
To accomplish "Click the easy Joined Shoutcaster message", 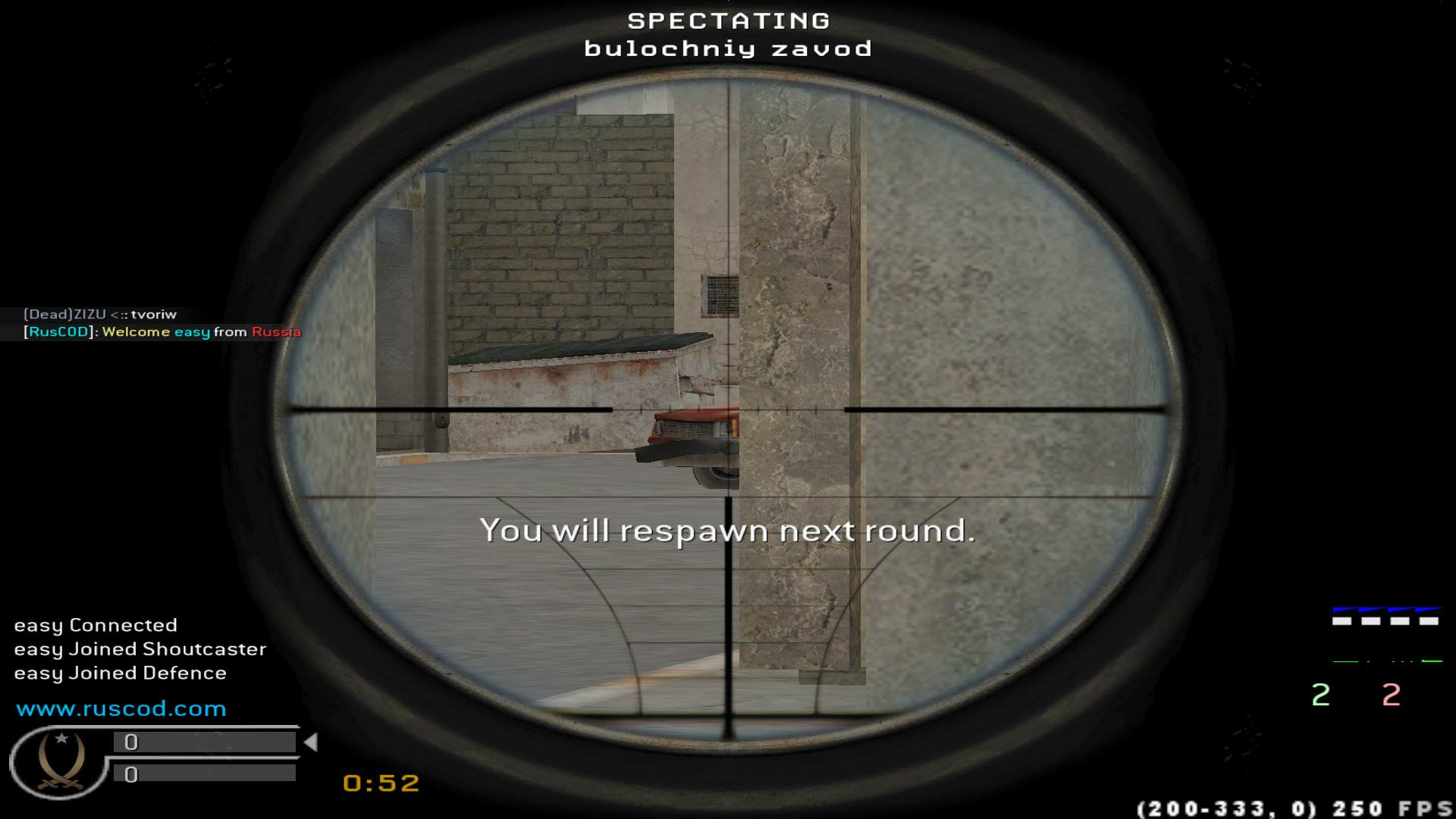I will point(140,649).
